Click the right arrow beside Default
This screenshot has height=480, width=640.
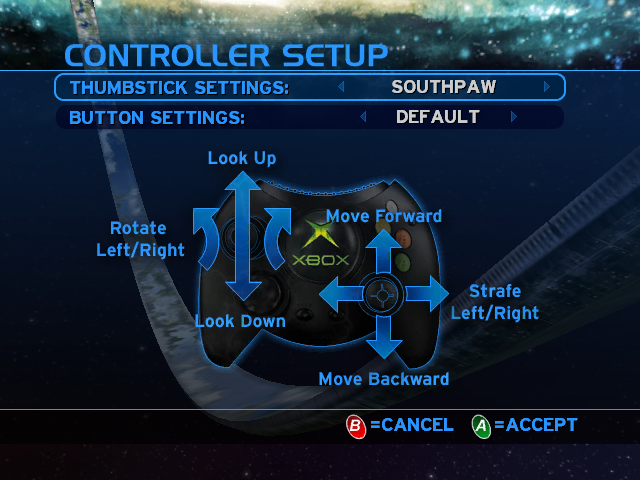(x=514, y=117)
